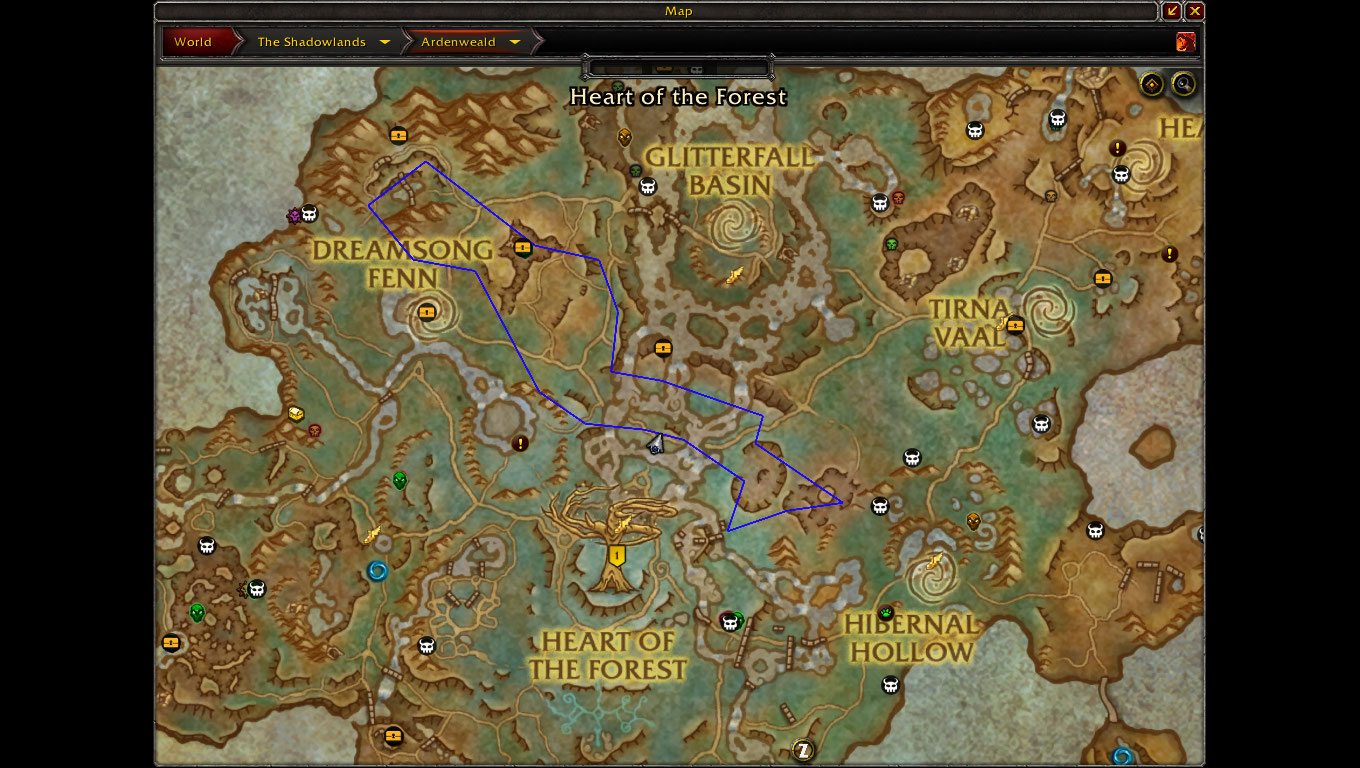
Task: Select the quest shield marker below the tree
Action: (617, 555)
